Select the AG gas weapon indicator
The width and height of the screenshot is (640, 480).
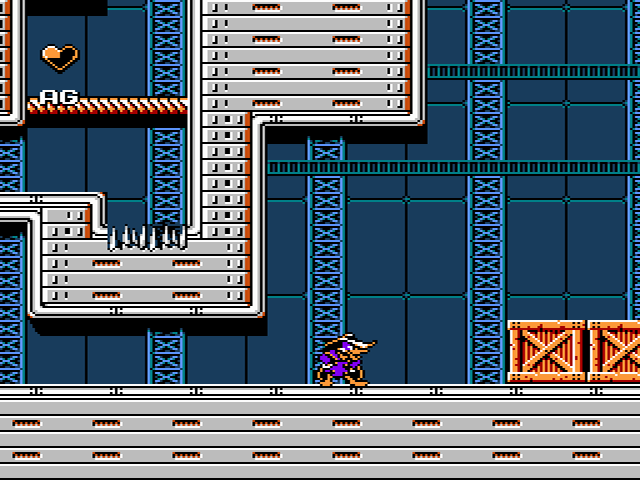(59, 96)
